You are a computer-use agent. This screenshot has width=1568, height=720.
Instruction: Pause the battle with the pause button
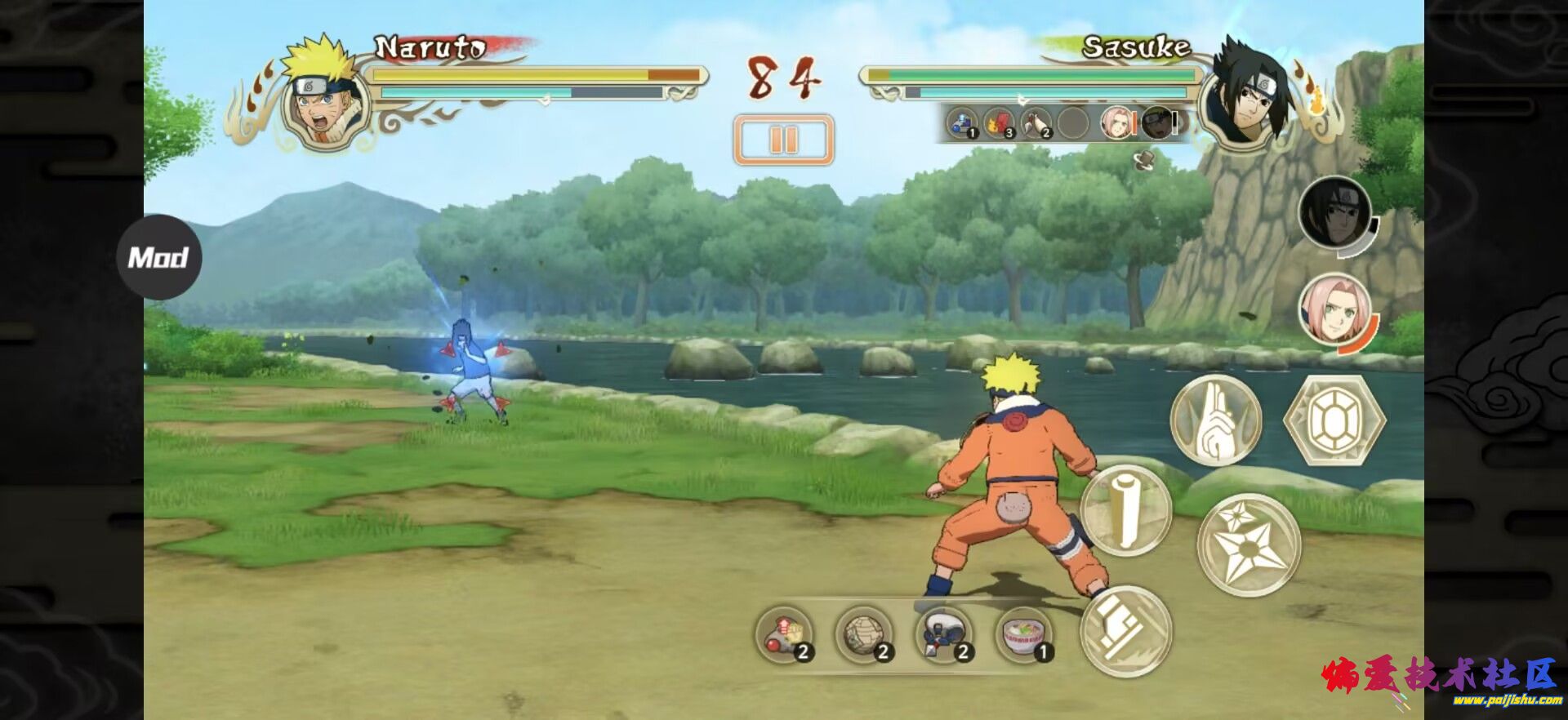tap(783, 140)
